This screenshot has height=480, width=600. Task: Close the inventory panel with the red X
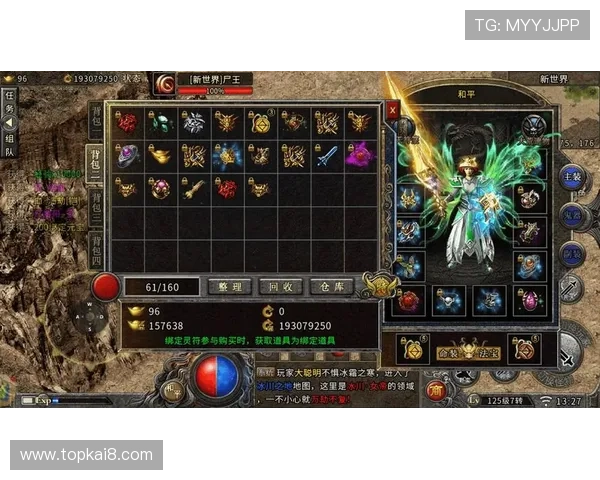coord(392,110)
